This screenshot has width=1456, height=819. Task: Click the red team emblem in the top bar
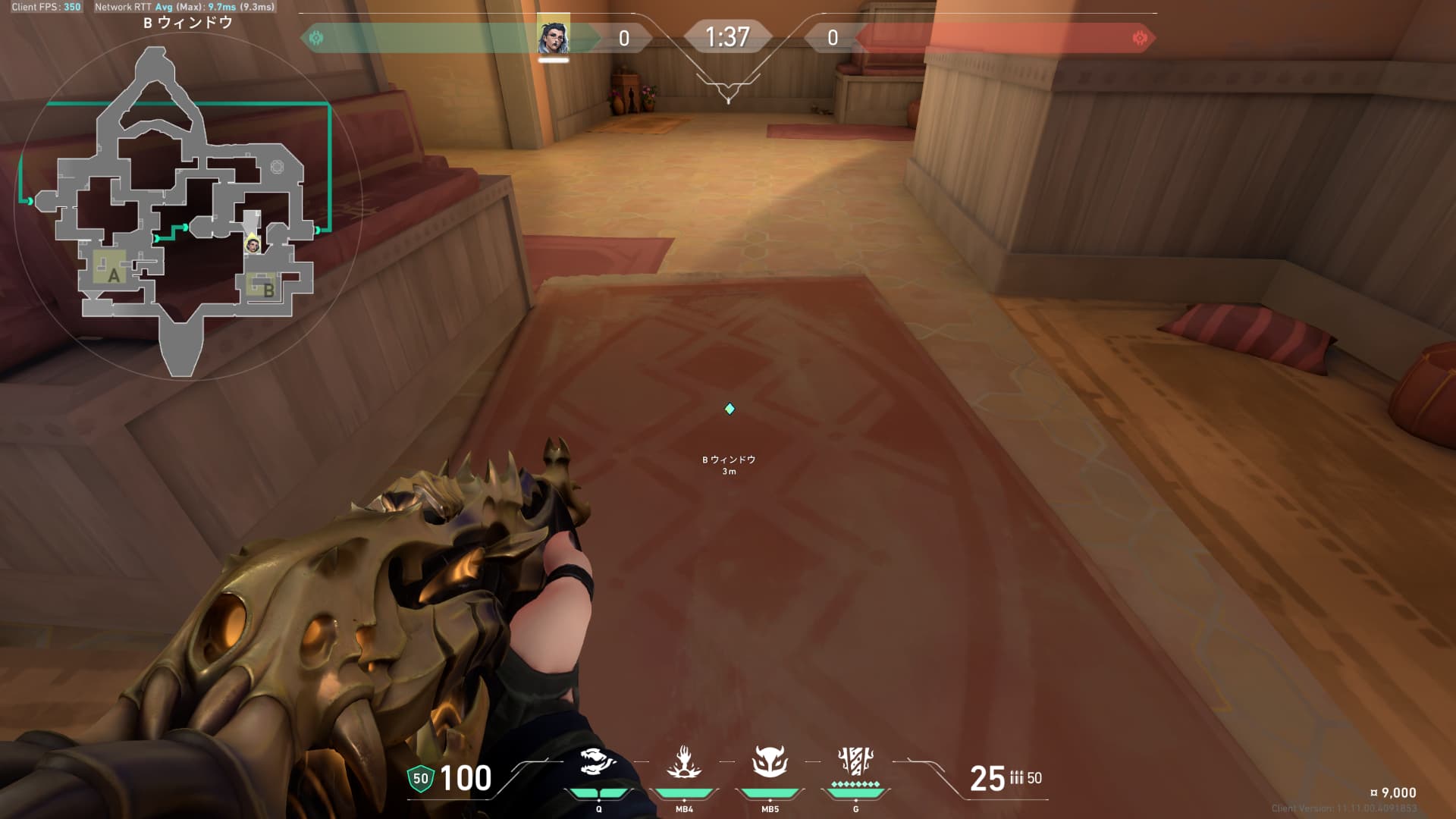[x=1139, y=37]
